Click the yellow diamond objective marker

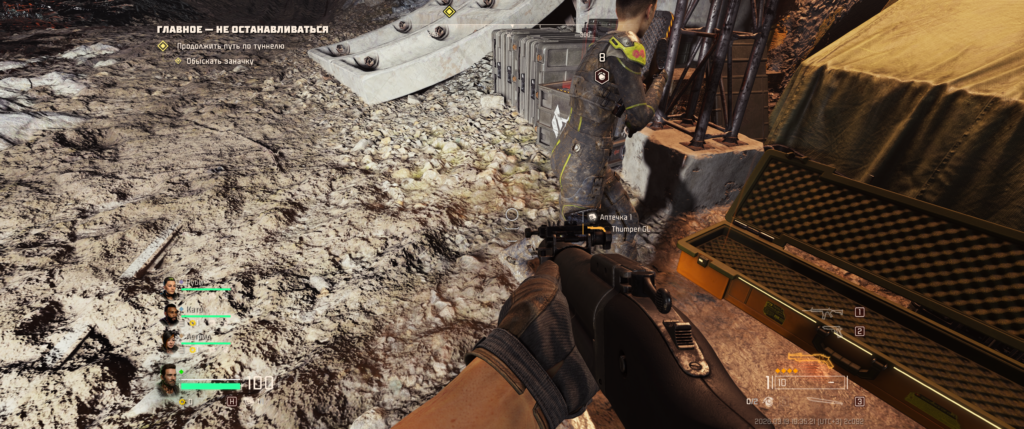click(x=449, y=11)
